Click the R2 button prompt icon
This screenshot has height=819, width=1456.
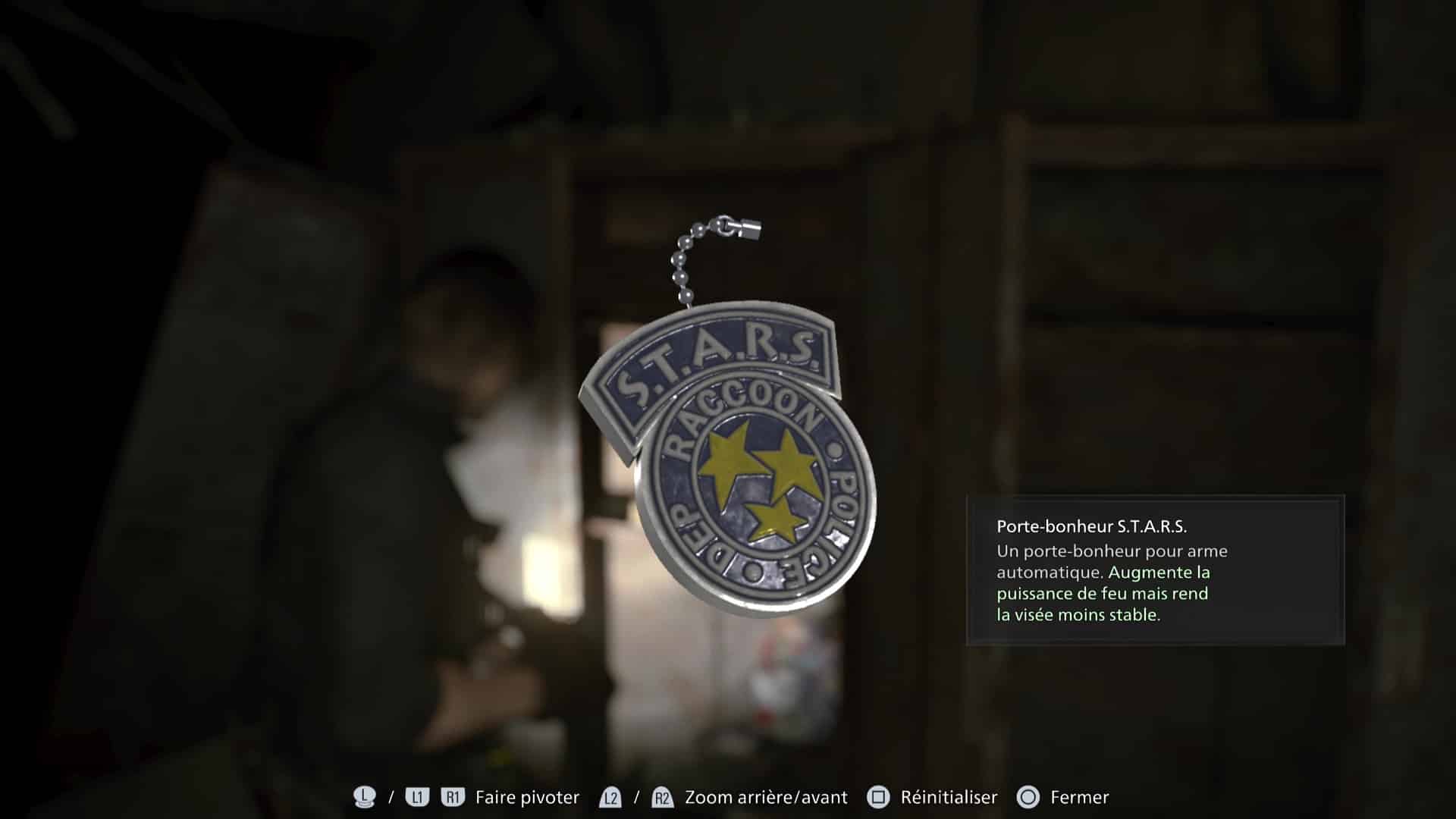point(662,795)
